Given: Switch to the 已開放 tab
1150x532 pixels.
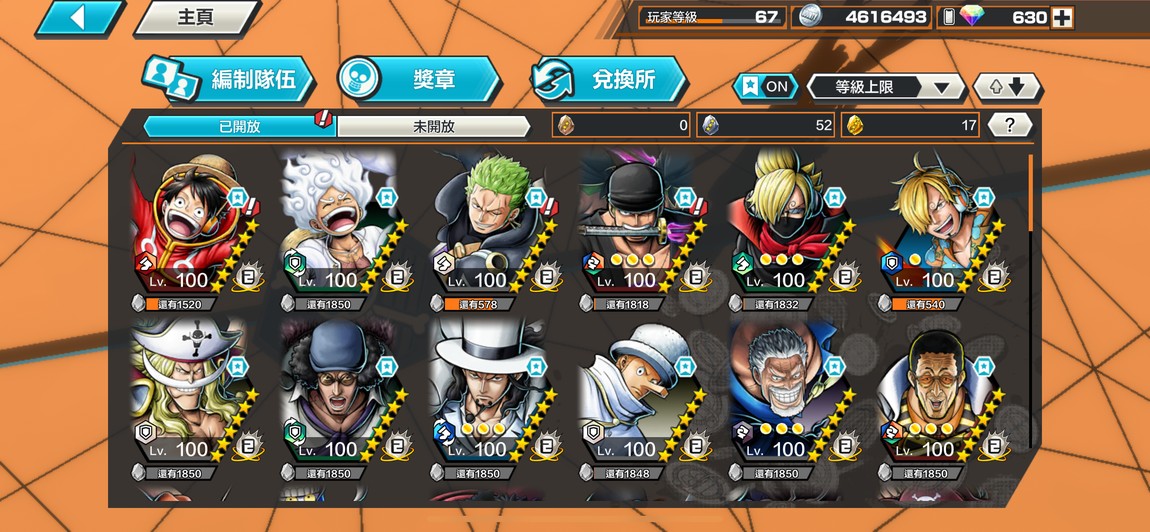Looking at the screenshot, I should (239, 126).
